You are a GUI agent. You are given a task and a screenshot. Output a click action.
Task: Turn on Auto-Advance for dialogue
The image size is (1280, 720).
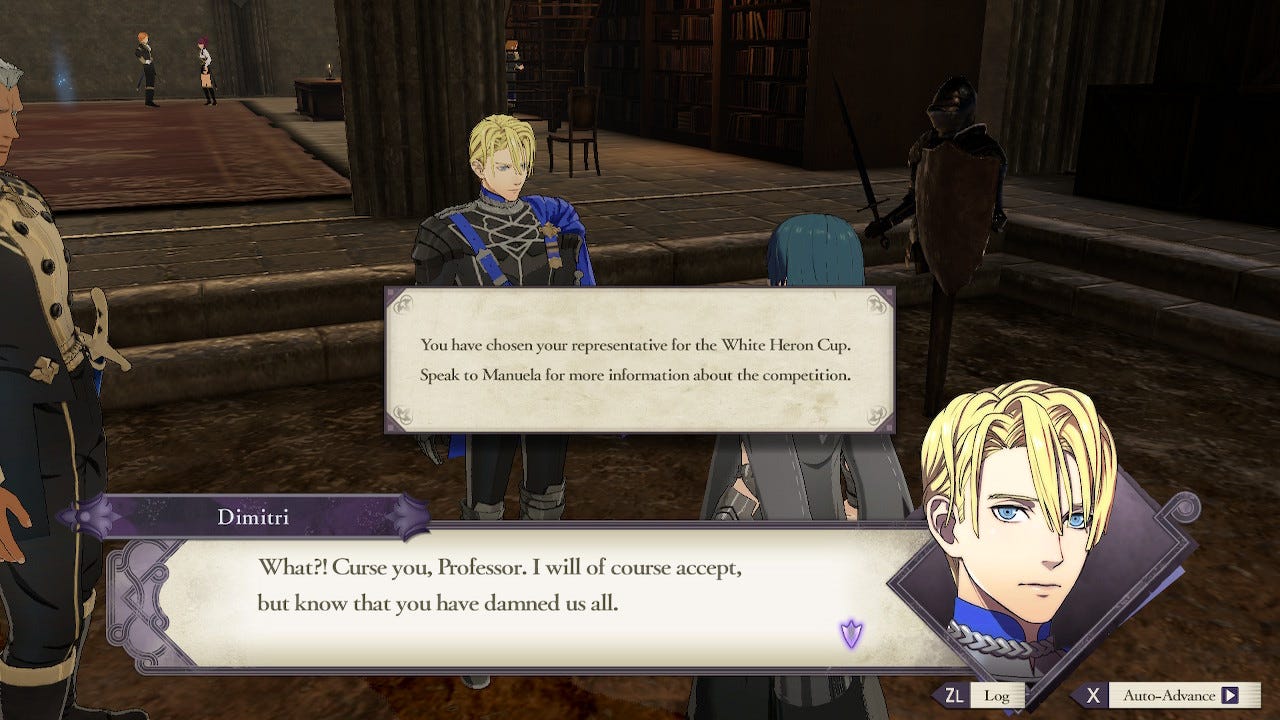1166,695
